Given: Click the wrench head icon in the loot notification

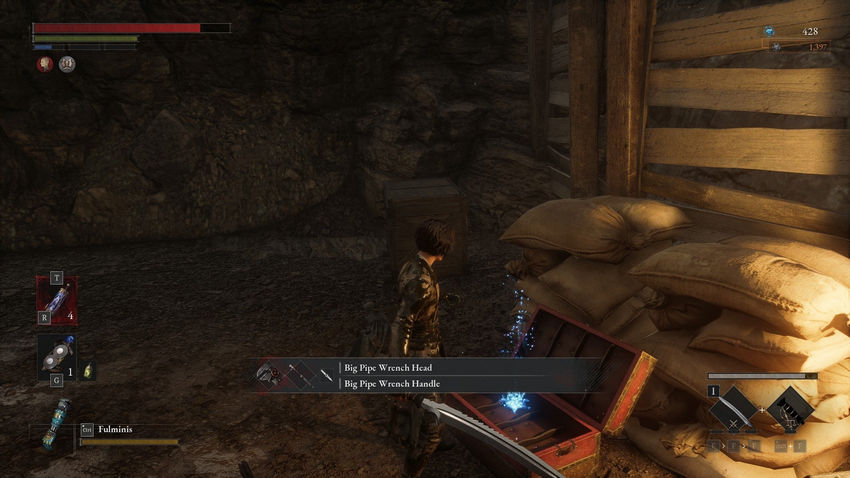Looking at the screenshot, I should (267, 374).
